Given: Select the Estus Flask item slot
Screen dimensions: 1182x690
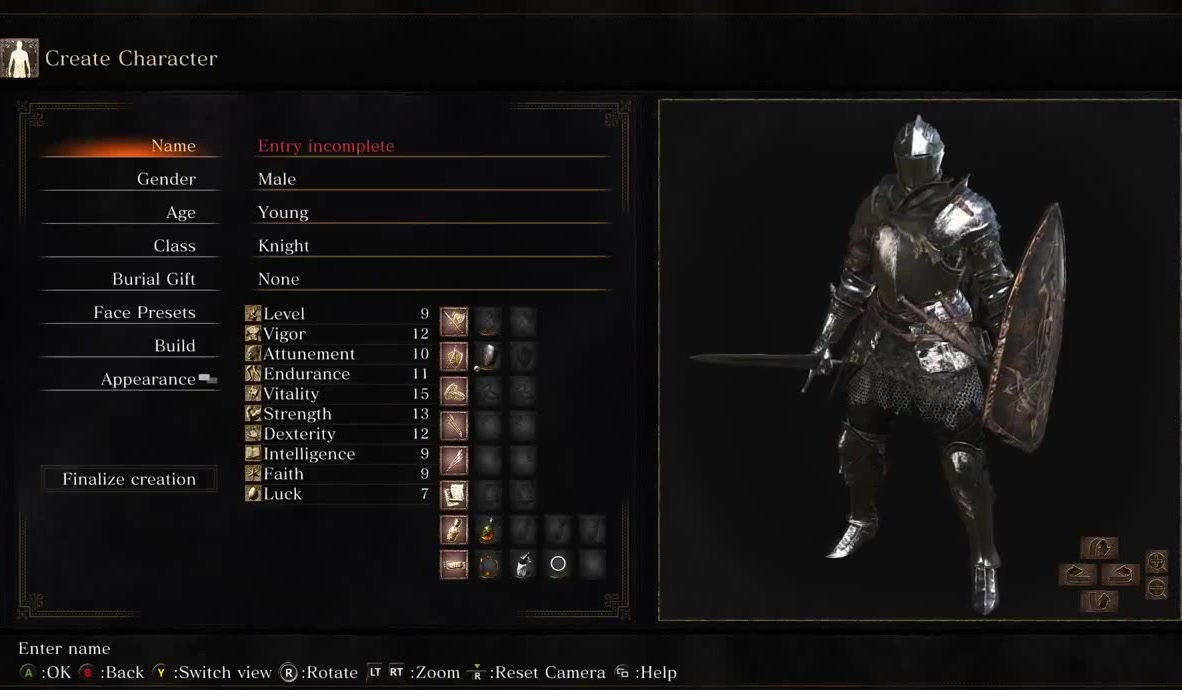Looking at the screenshot, I should (488, 530).
